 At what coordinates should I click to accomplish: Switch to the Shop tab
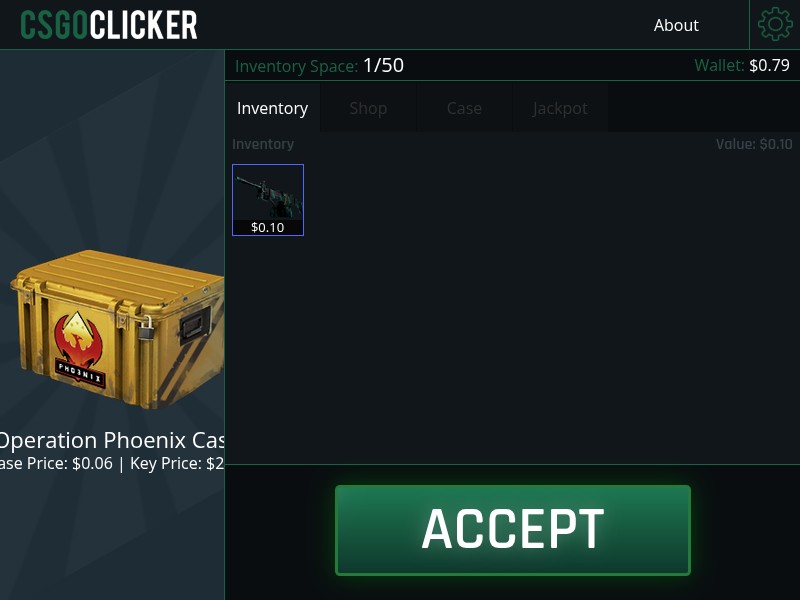[x=368, y=108]
